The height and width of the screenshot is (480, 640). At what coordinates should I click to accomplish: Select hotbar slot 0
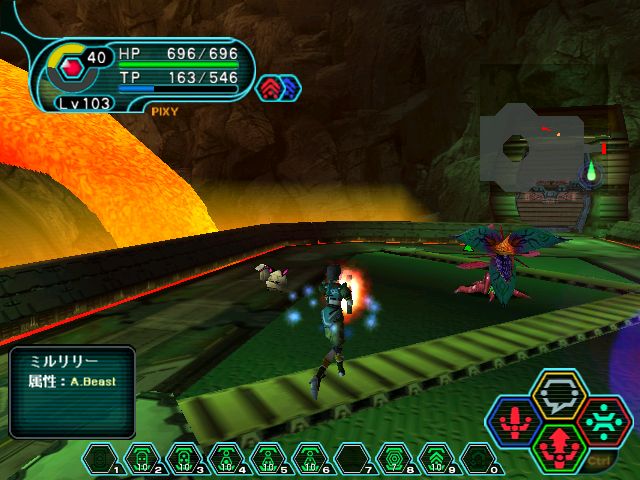tap(478, 459)
